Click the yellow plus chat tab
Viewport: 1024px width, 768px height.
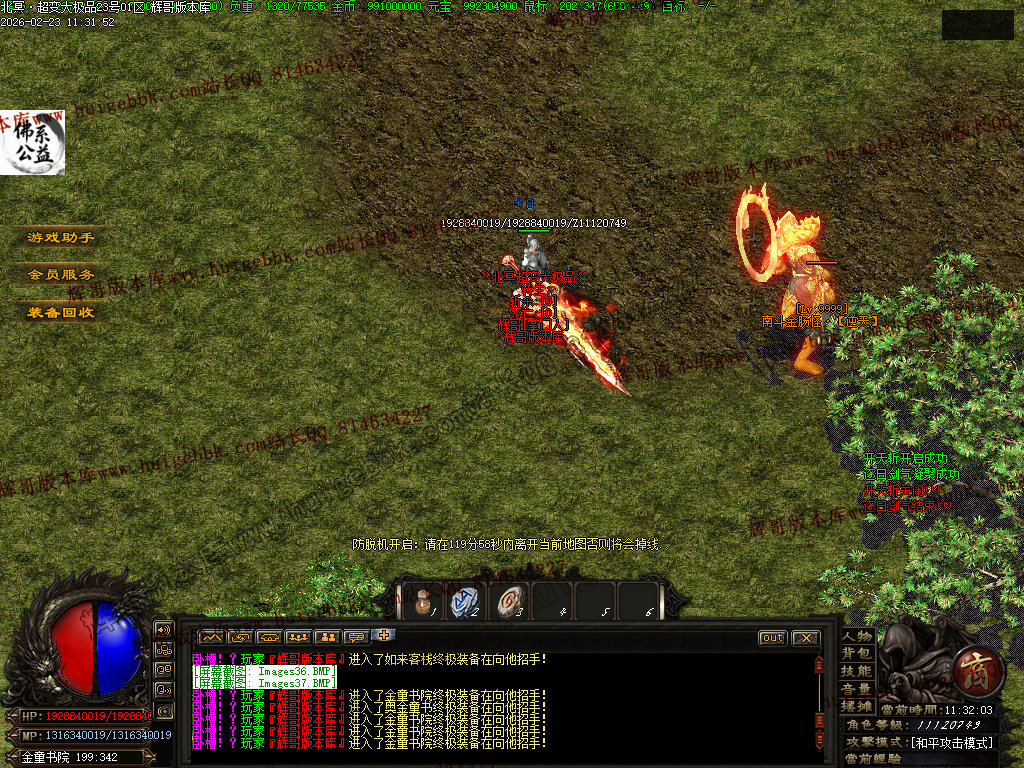point(383,635)
